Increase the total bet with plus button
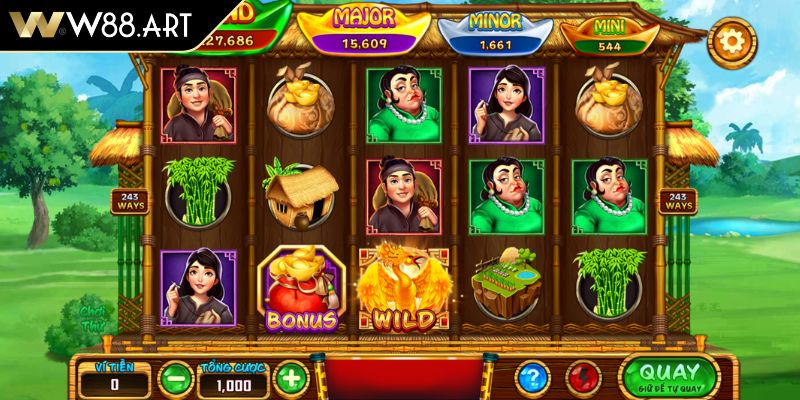 [x=290, y=378]
